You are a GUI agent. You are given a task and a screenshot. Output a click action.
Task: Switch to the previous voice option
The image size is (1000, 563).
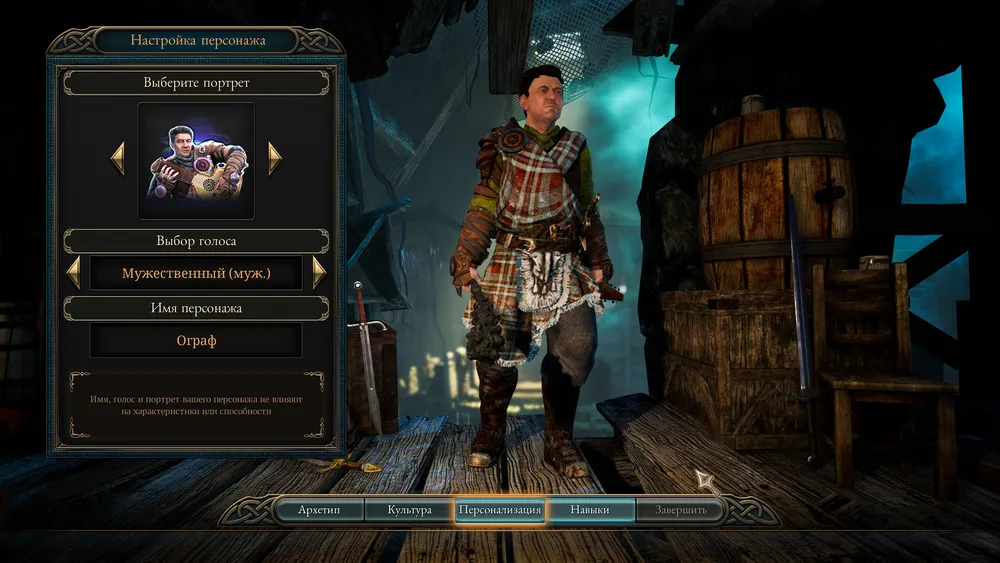73,272
